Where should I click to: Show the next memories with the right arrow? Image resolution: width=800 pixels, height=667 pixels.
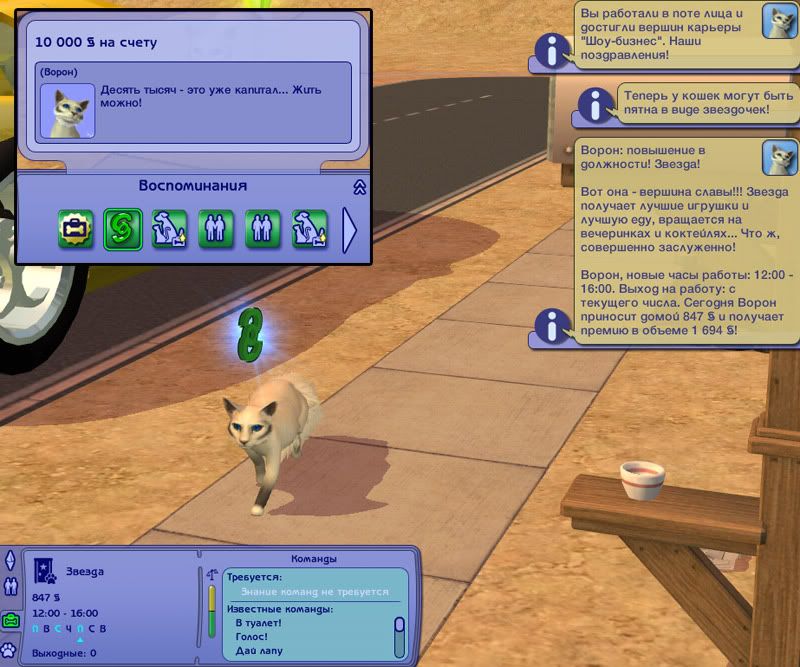[349, 230]
